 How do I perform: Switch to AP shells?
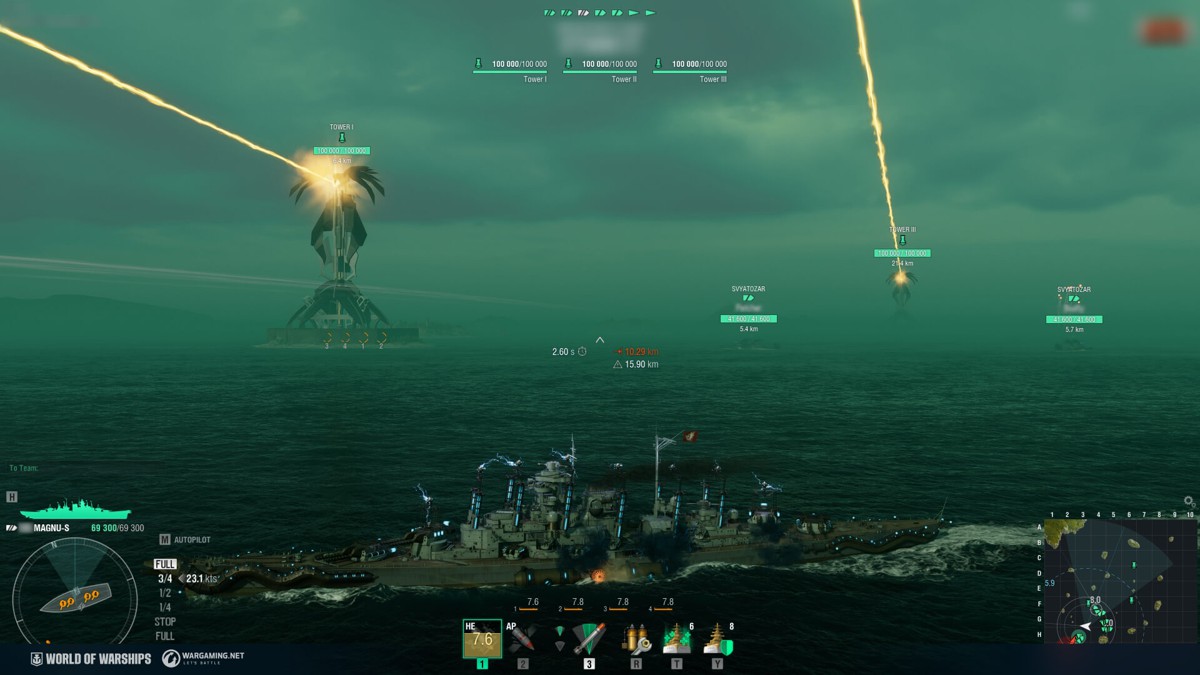coord(522,638)
